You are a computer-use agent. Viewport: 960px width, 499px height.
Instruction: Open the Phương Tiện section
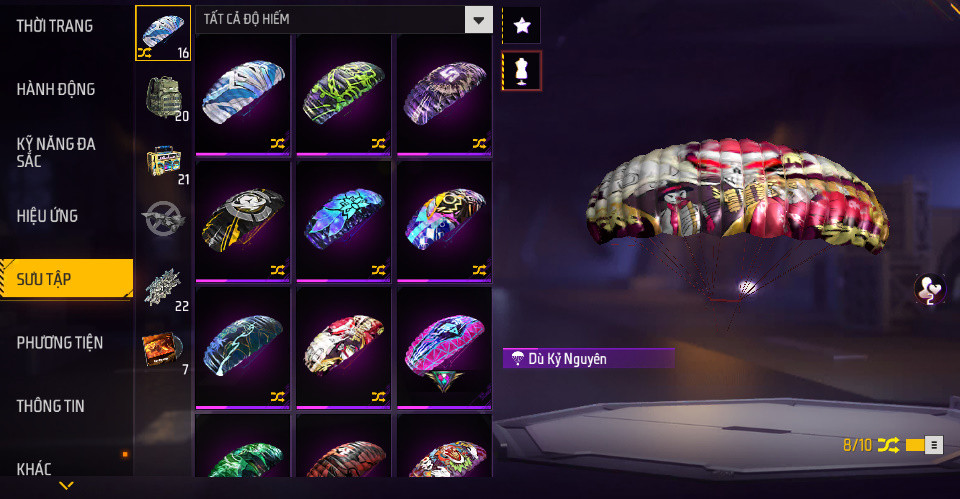(x=60, y=343)
